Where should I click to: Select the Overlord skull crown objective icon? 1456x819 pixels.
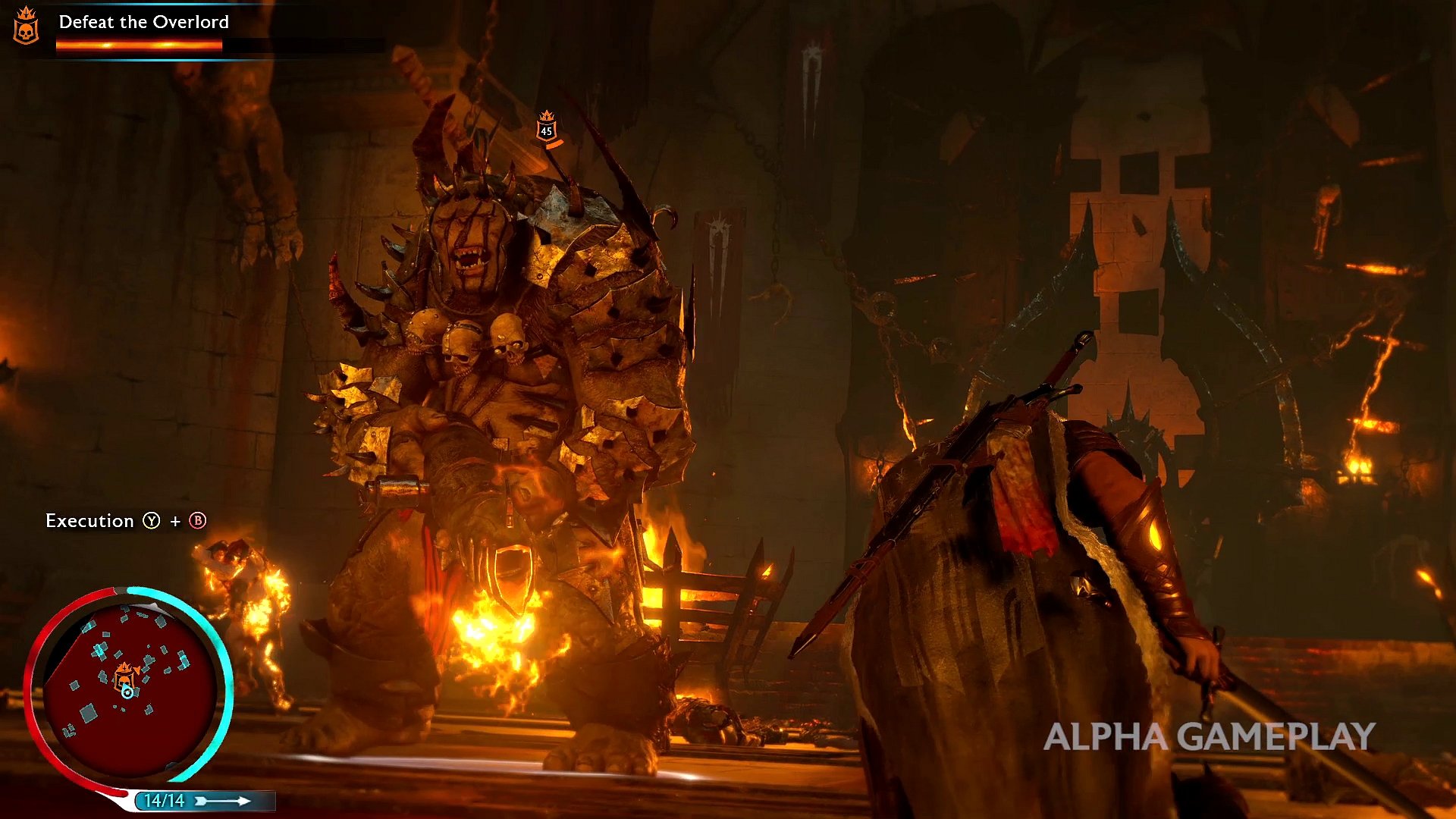tap(26, 26)
